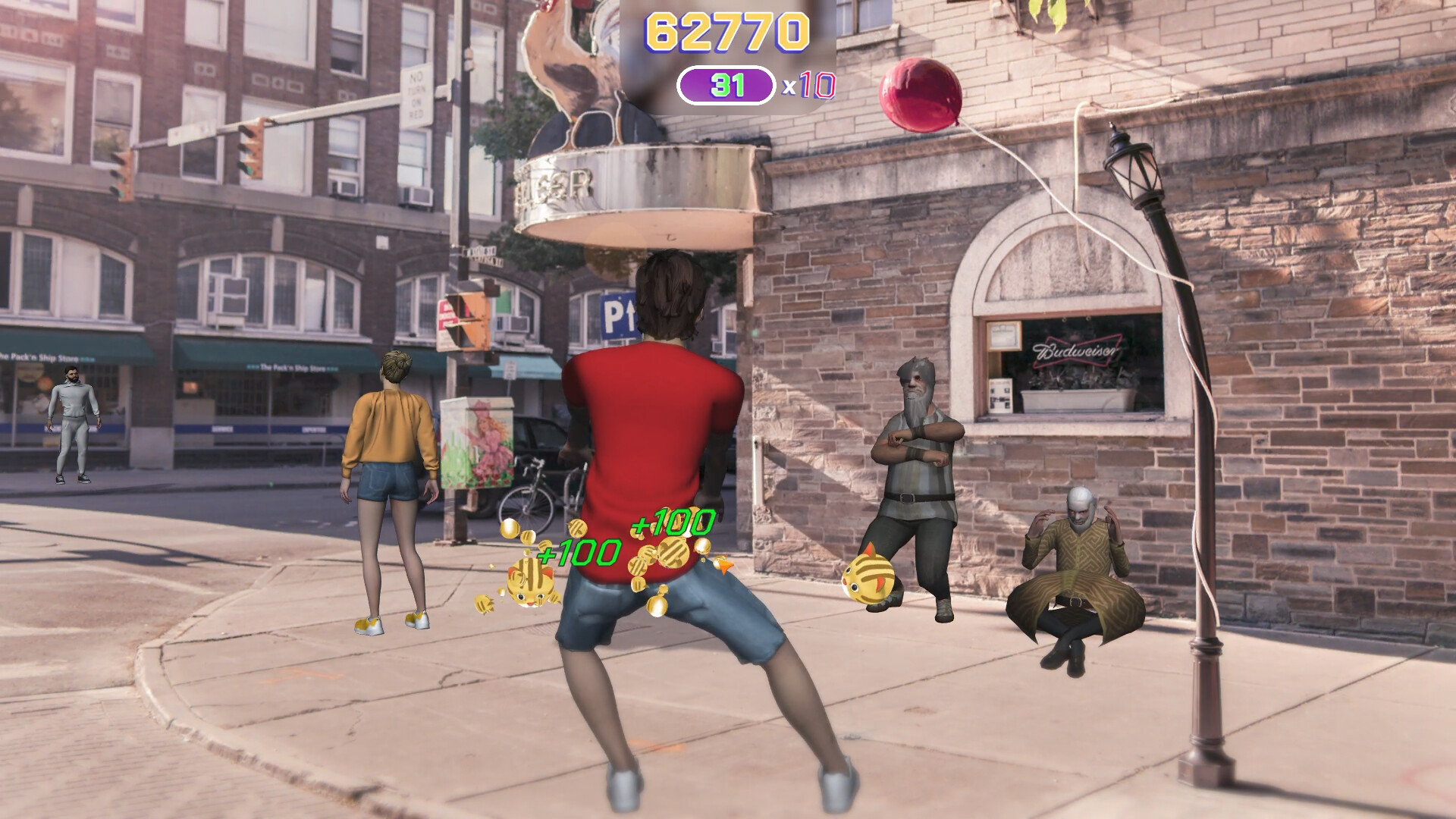Open the 31 combo counter pill
Image resolution: width=1456 pixels, height=819 pixels.
726,86
